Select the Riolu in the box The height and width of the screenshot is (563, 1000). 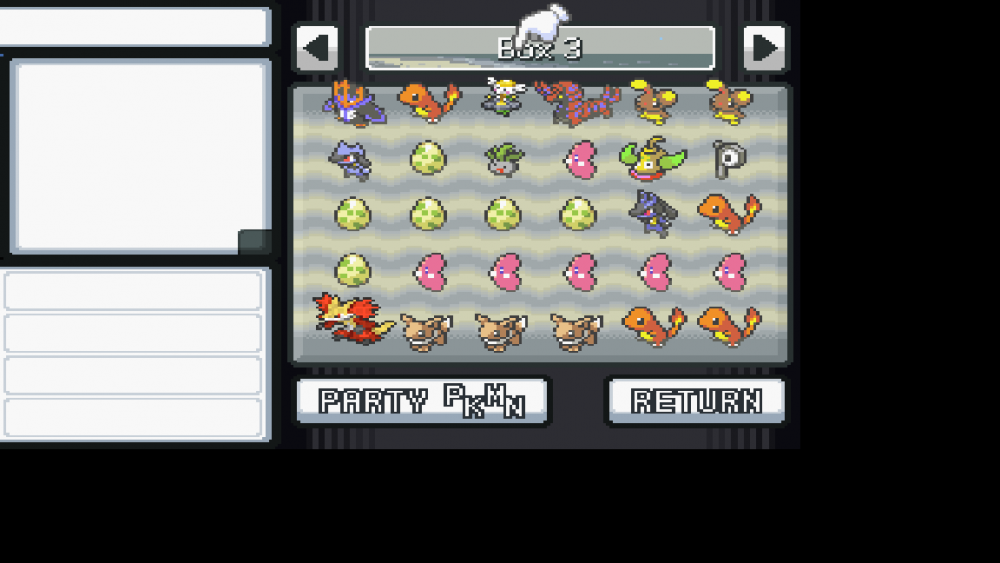click(x=352, y=159)
